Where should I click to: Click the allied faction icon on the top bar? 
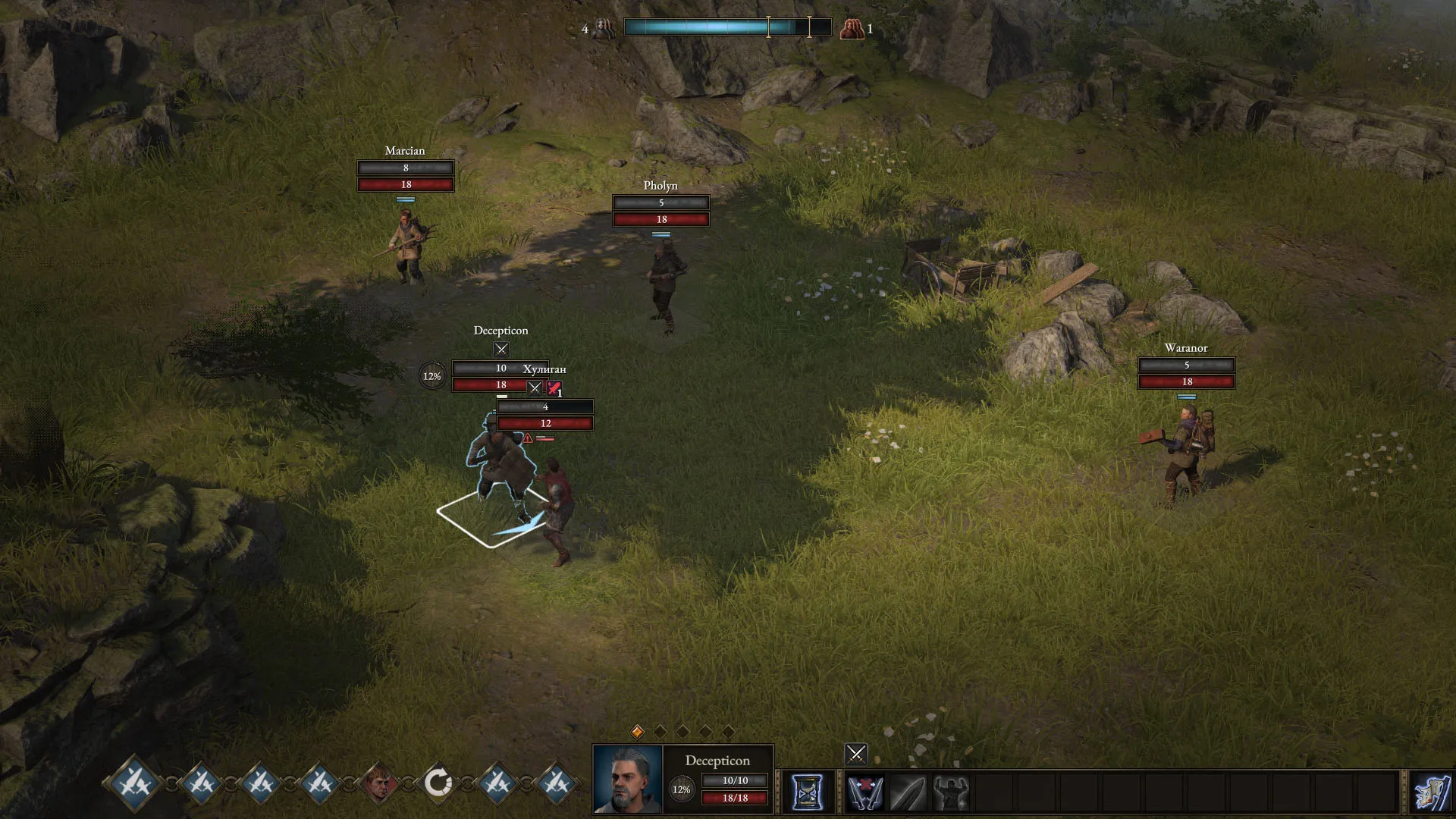point(604,29)
